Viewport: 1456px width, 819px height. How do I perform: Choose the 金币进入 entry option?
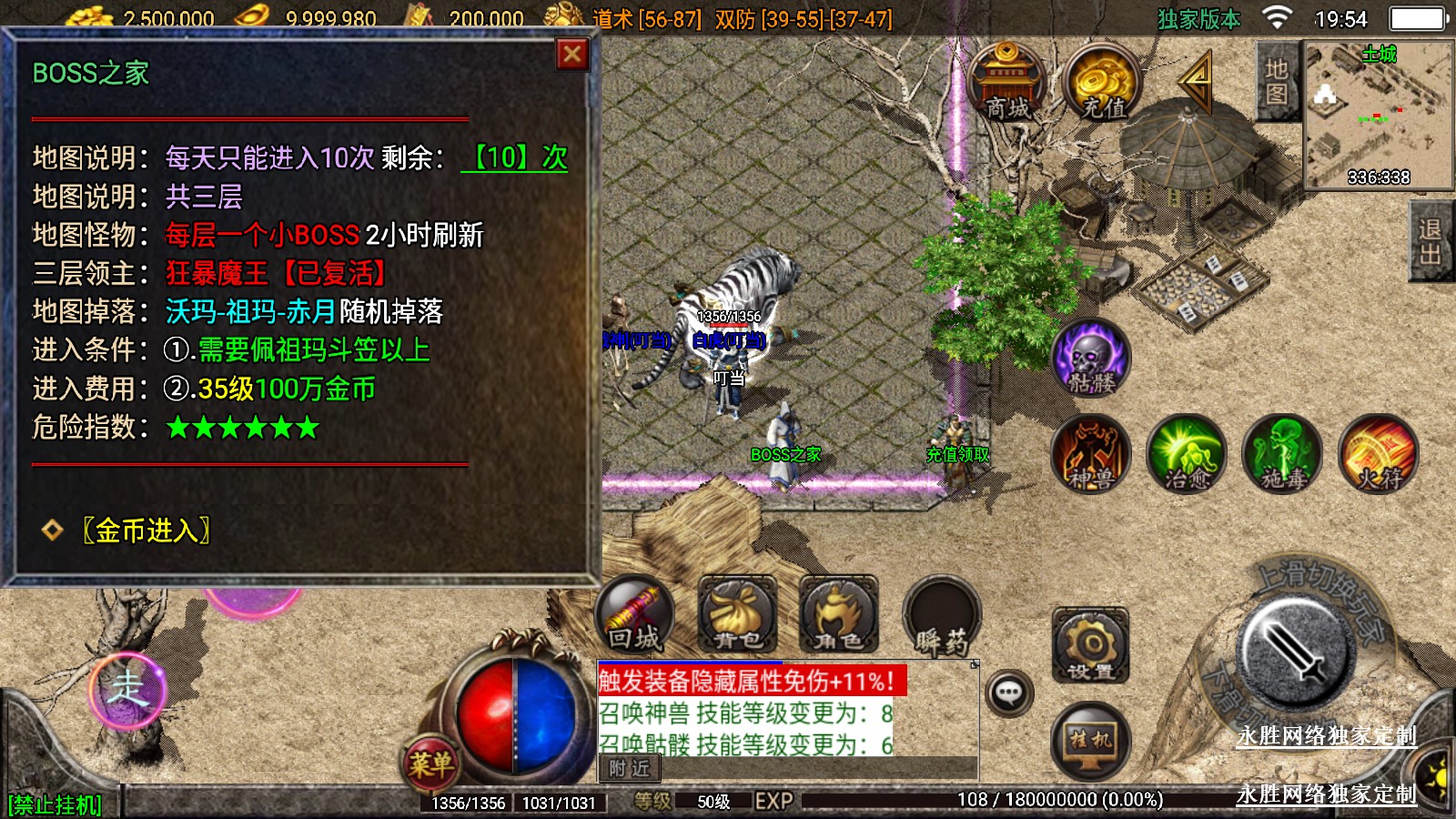146,531
